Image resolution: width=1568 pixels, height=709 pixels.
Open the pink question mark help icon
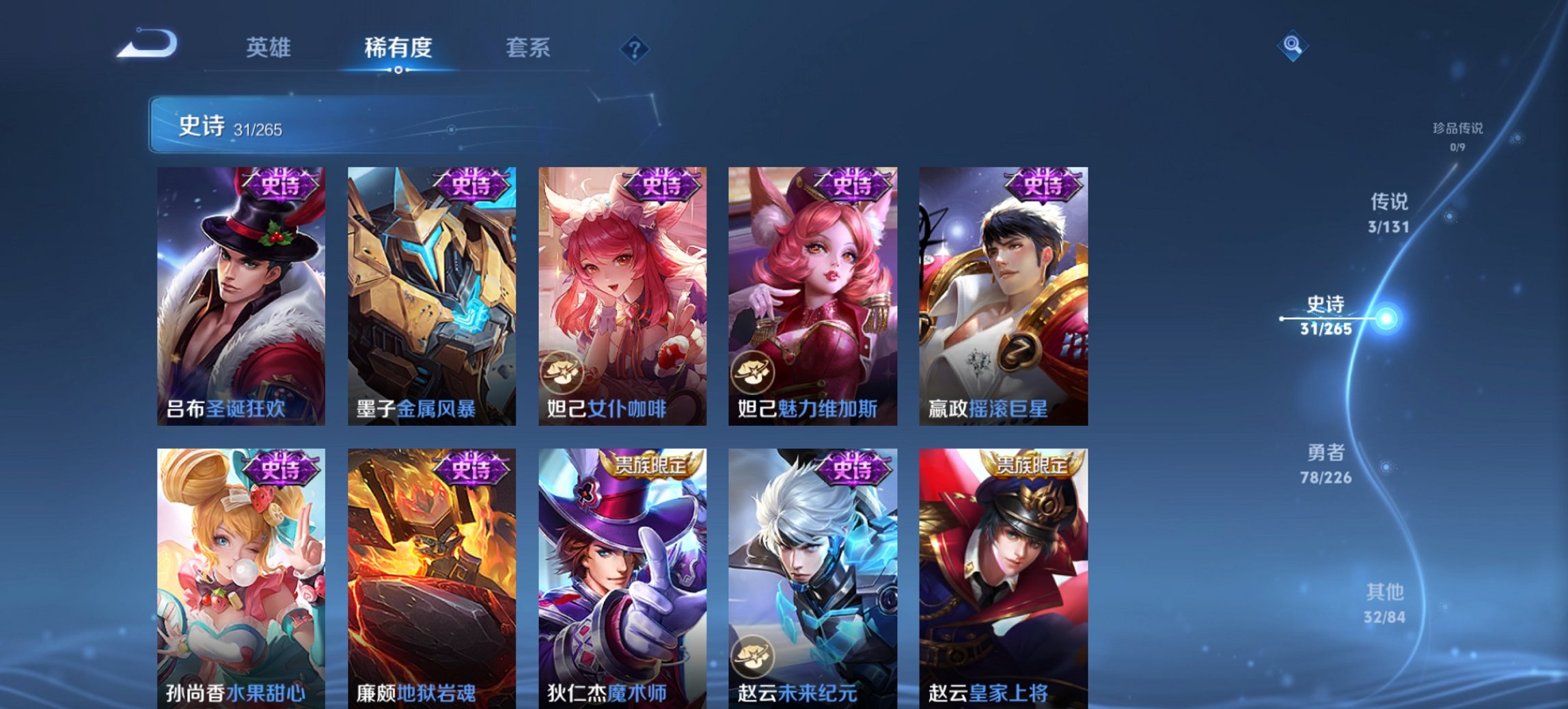[635, 48]
